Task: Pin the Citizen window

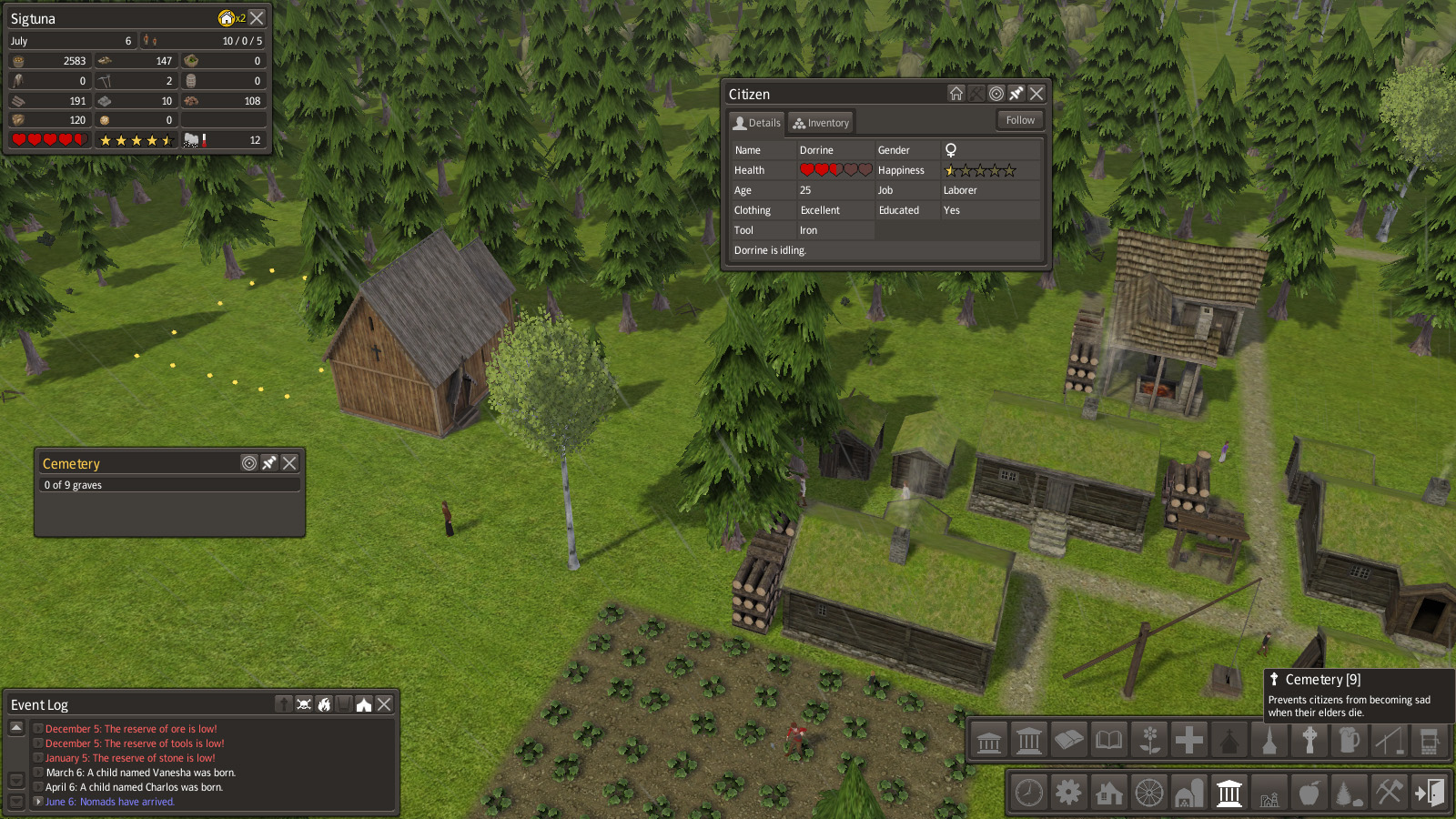Action: coord(1016,94)
